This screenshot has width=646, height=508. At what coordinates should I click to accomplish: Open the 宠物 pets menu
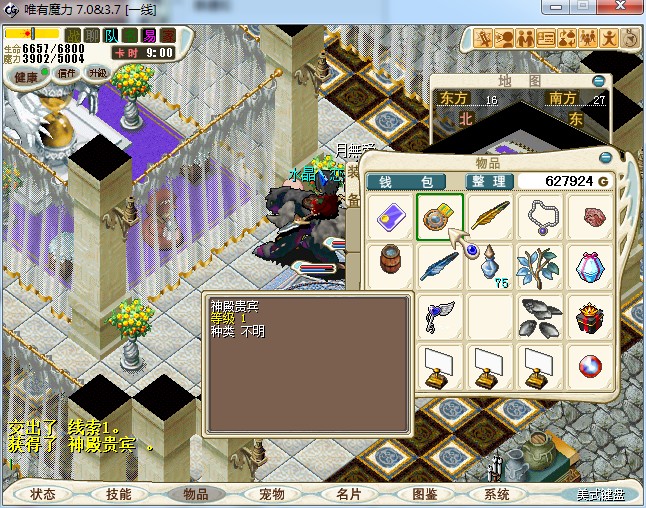[271, 494]
